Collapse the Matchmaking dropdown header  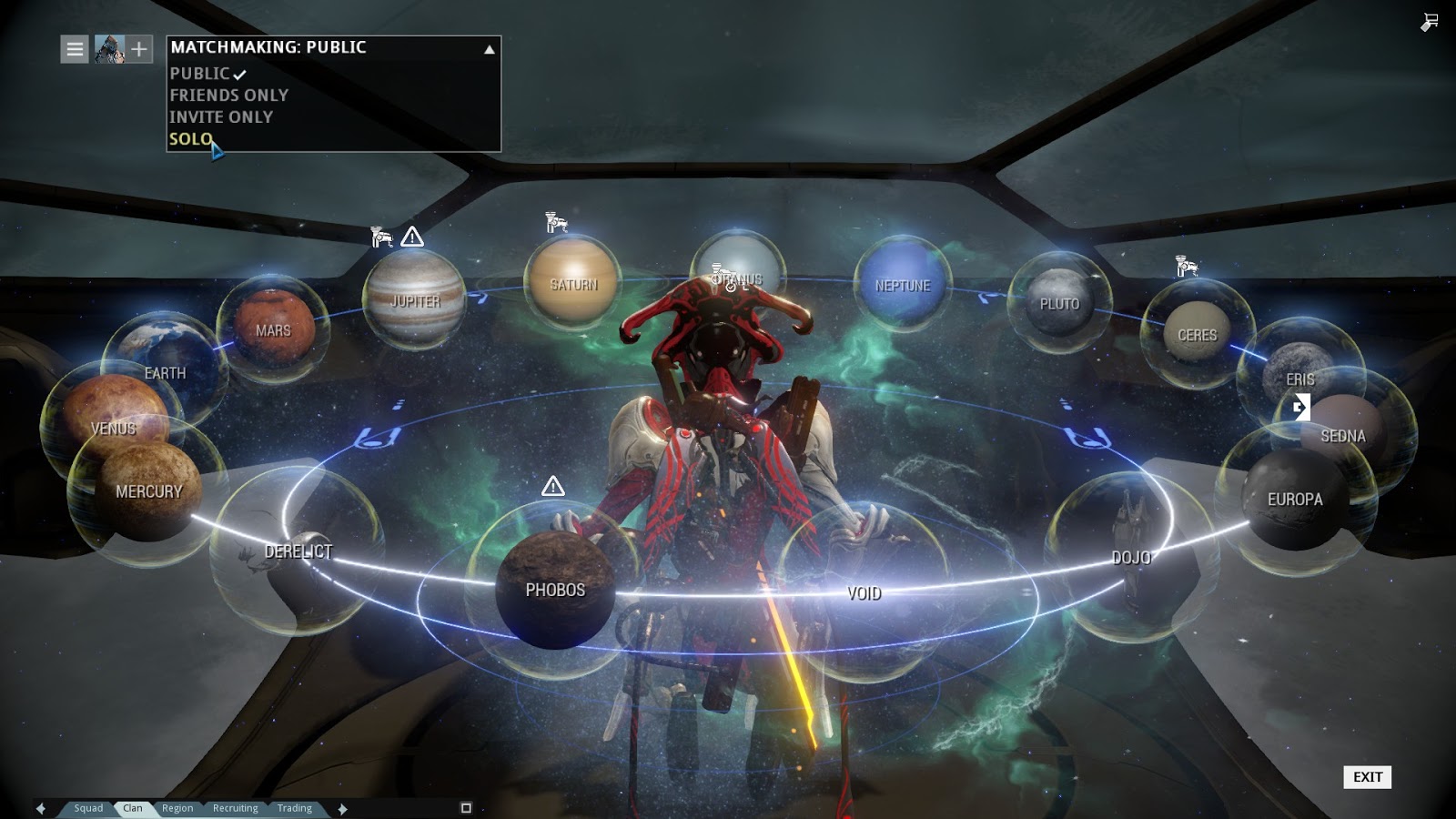333,48
